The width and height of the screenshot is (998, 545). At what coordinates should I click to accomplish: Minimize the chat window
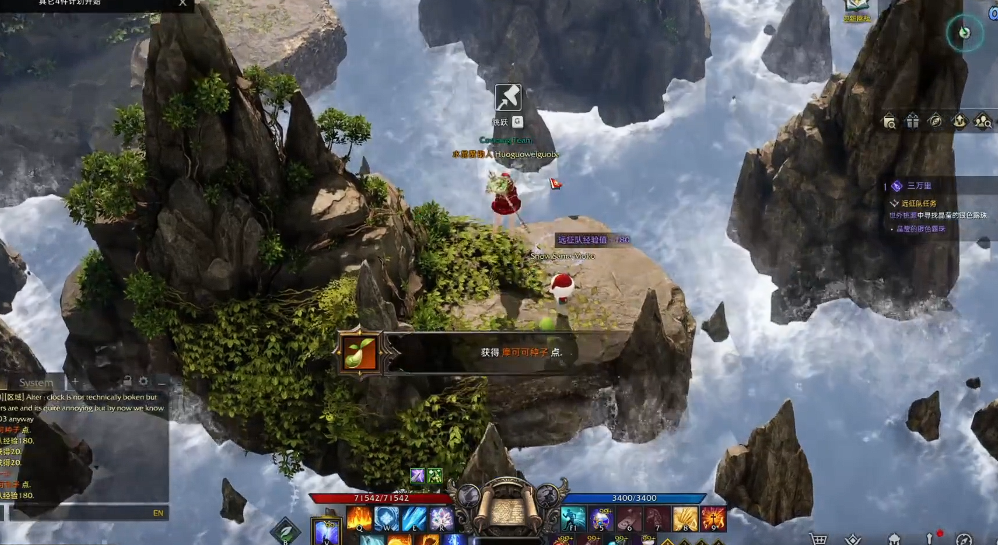point(161,382)
